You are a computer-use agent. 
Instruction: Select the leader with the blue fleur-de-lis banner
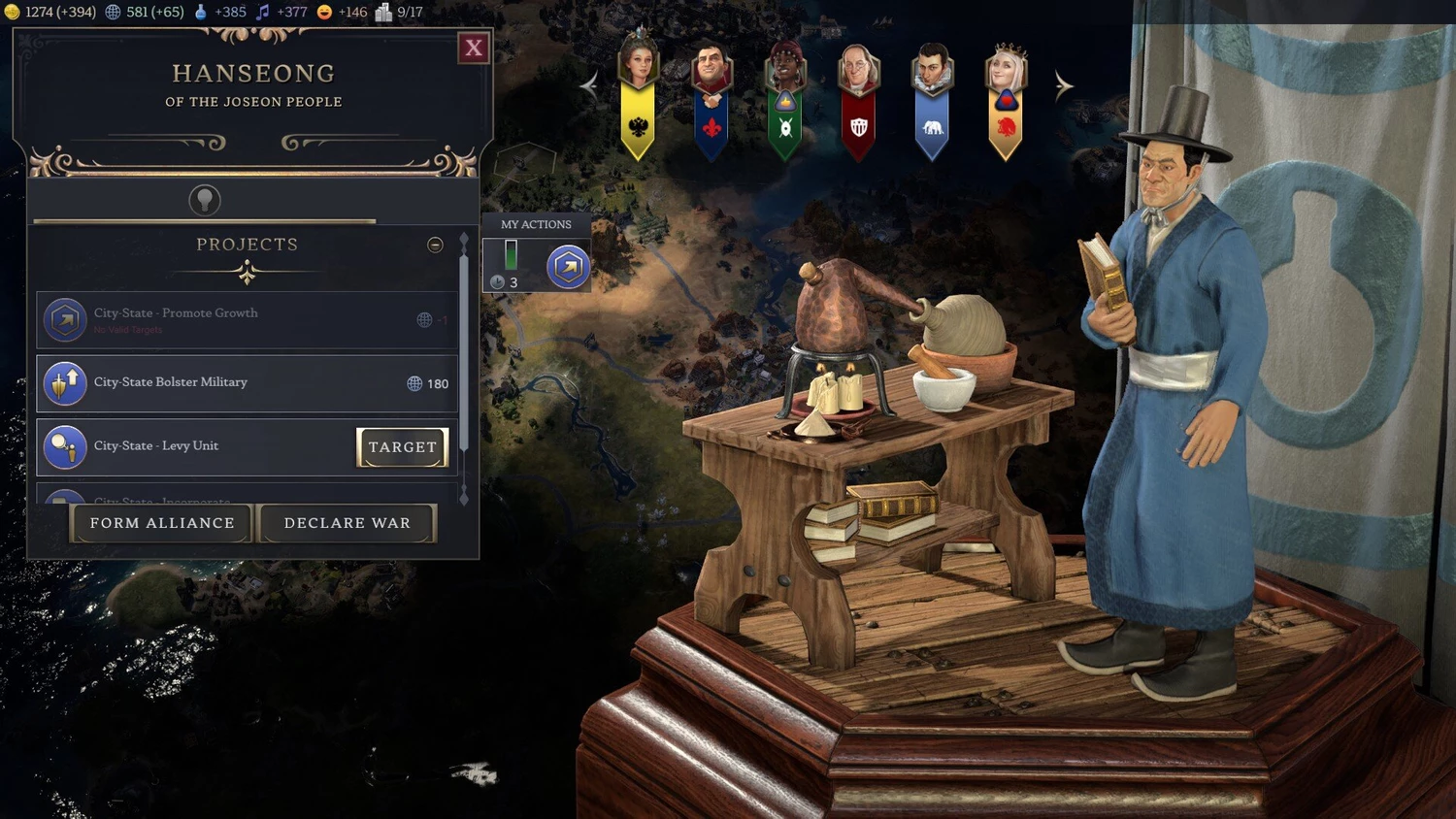point(711,97)
